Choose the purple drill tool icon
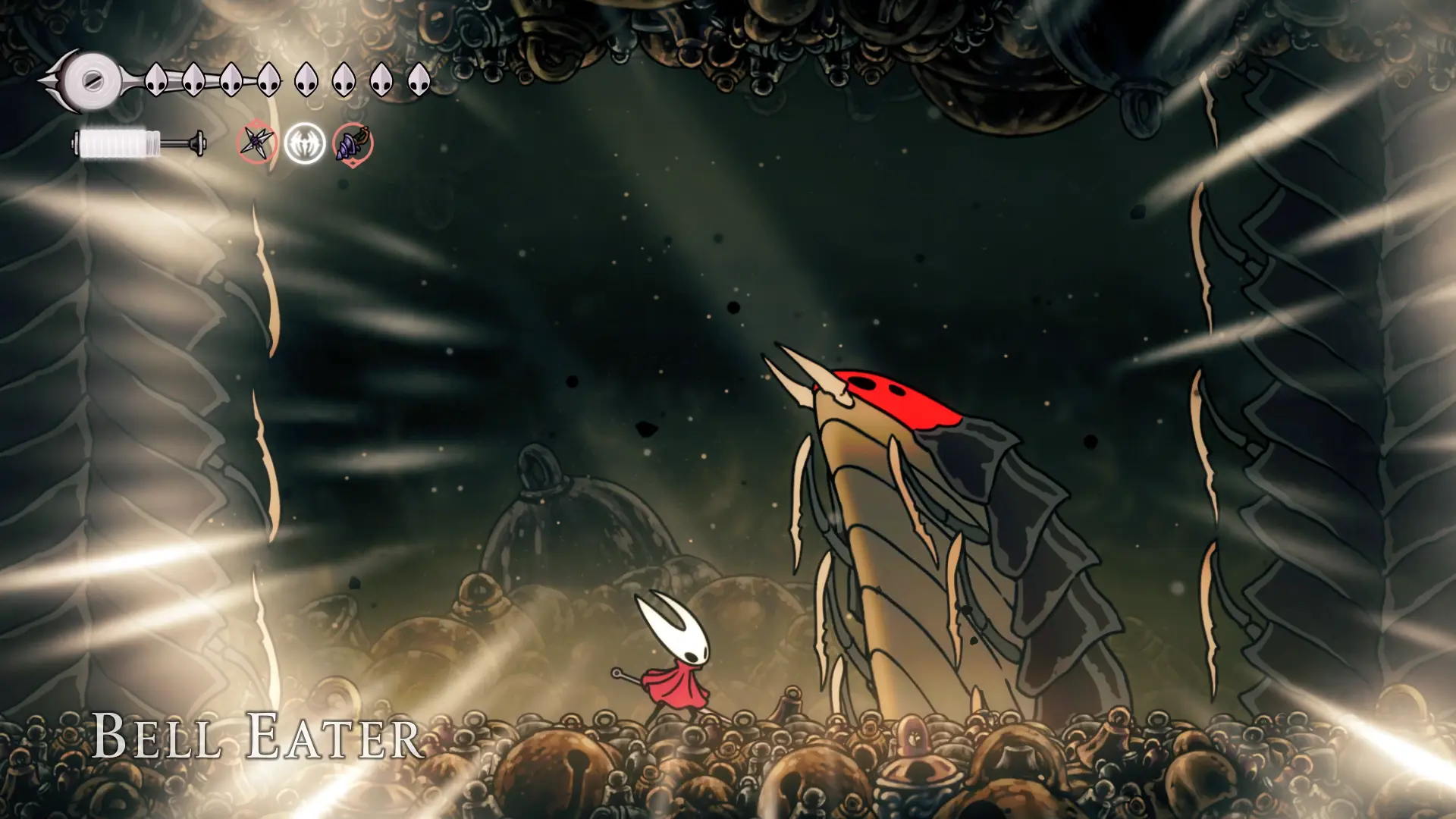The image size is (1456, 819). (x=353, y=143)
